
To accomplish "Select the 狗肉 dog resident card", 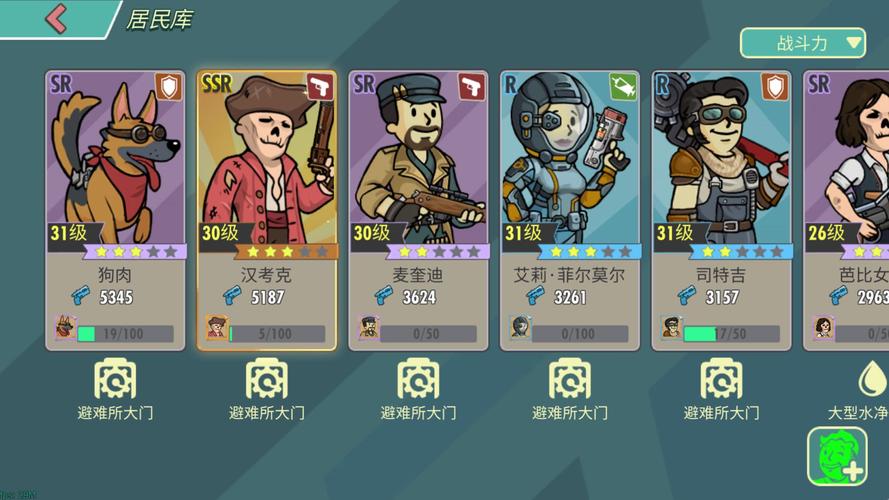I will coord(115,210).
